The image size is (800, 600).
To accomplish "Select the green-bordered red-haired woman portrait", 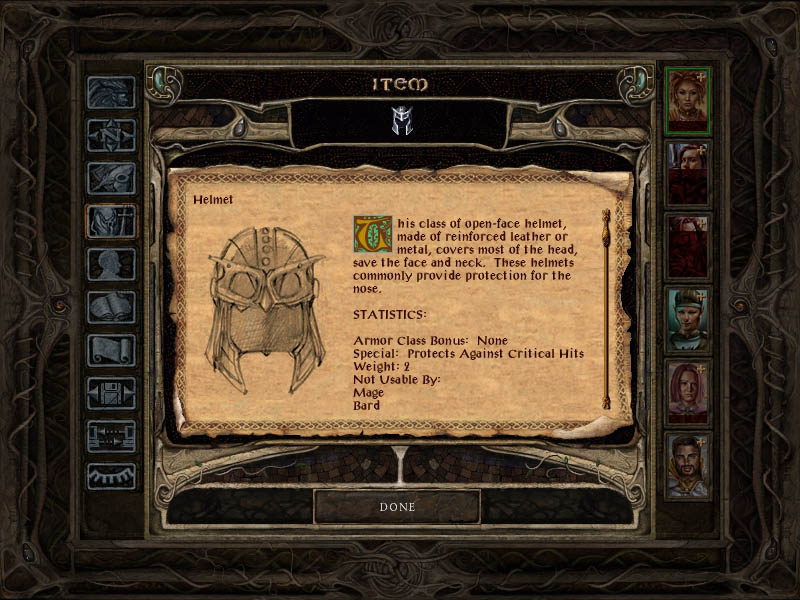I will point(688,100).
